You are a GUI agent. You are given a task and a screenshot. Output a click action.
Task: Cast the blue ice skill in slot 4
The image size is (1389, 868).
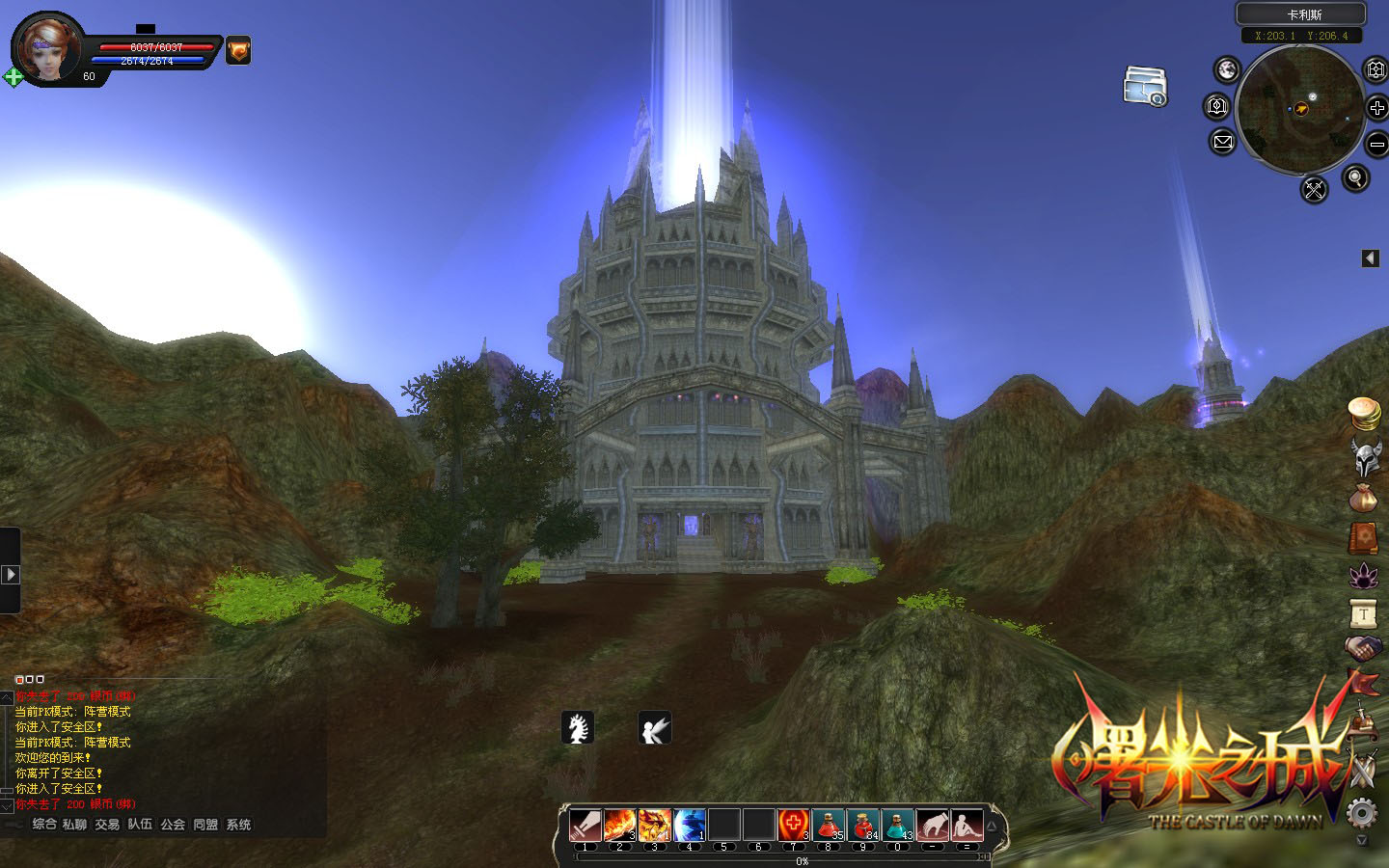pos(690,826)
